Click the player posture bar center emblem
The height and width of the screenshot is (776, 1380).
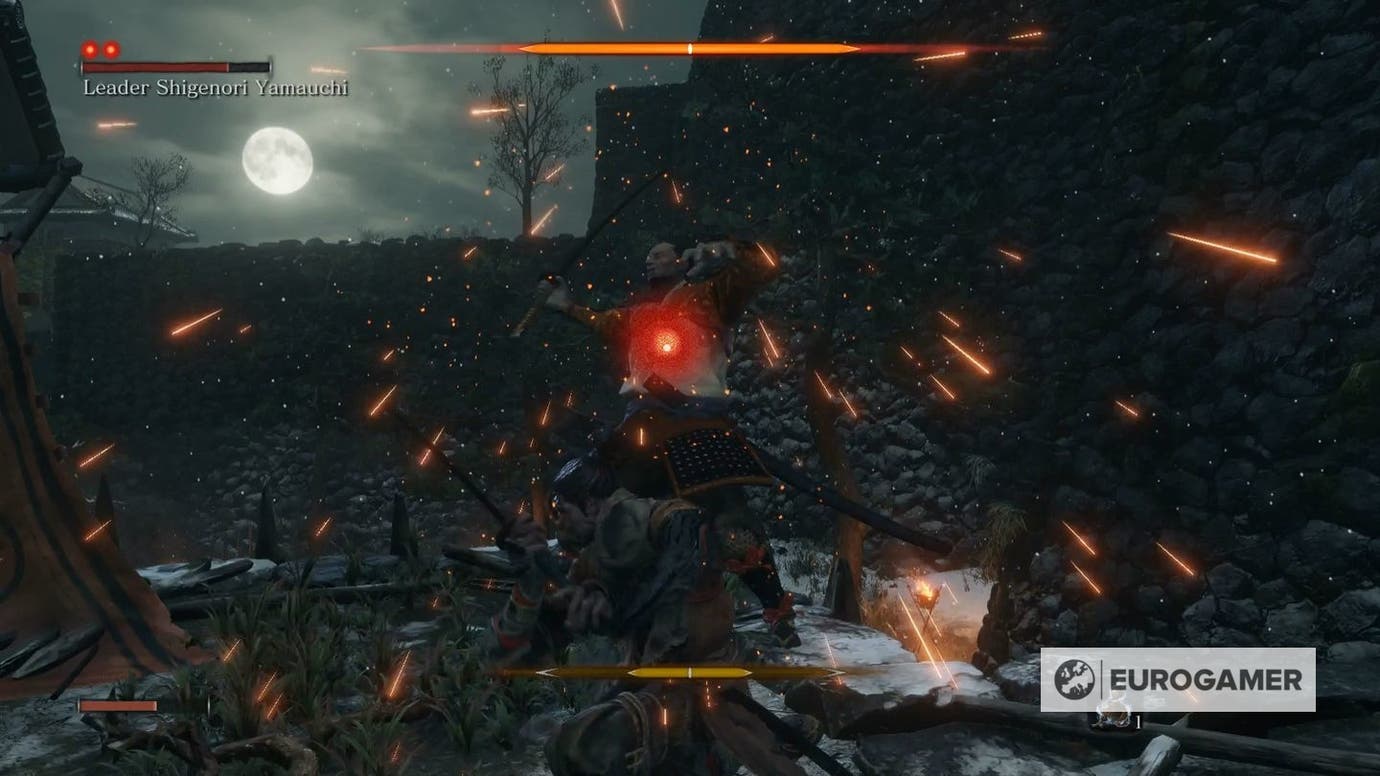click(690, 673)
